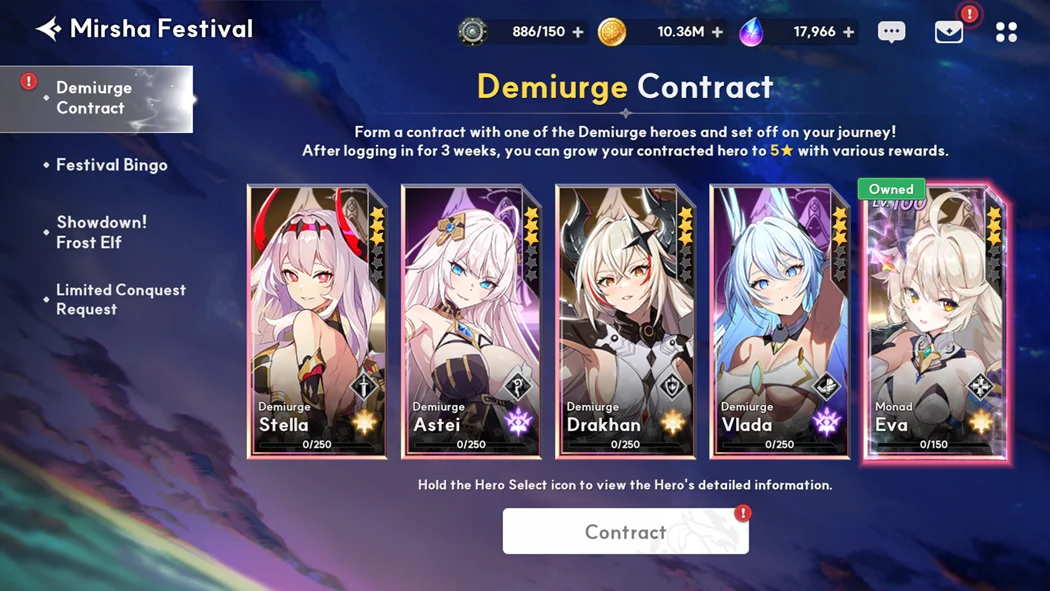Pick the Demiurge Drakhan hero card
Screen dimensions: 1050x591
coord(625,321)
